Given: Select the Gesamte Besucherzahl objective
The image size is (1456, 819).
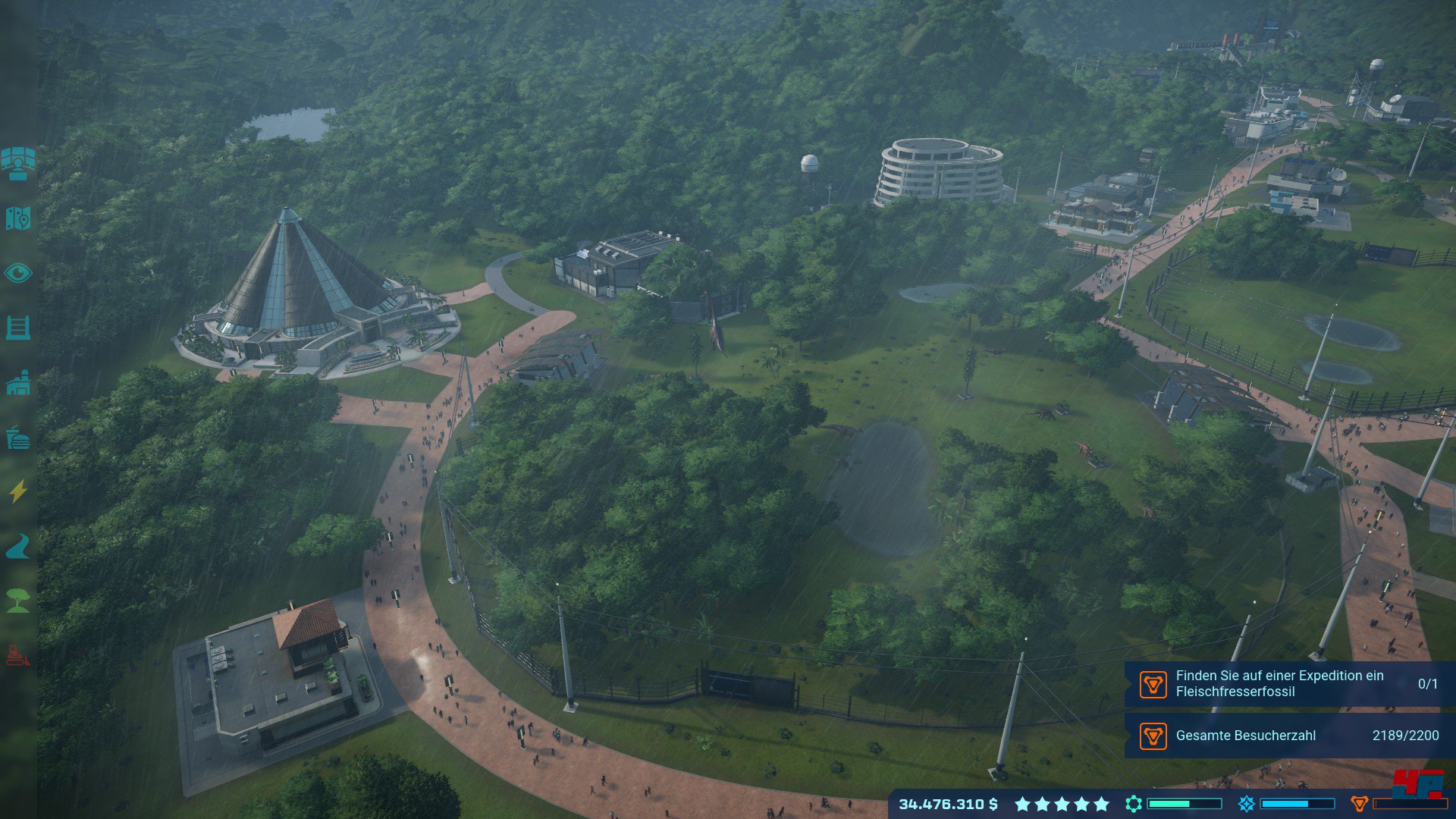Looking at the screenshot, I should click(x=1289, y=735).
